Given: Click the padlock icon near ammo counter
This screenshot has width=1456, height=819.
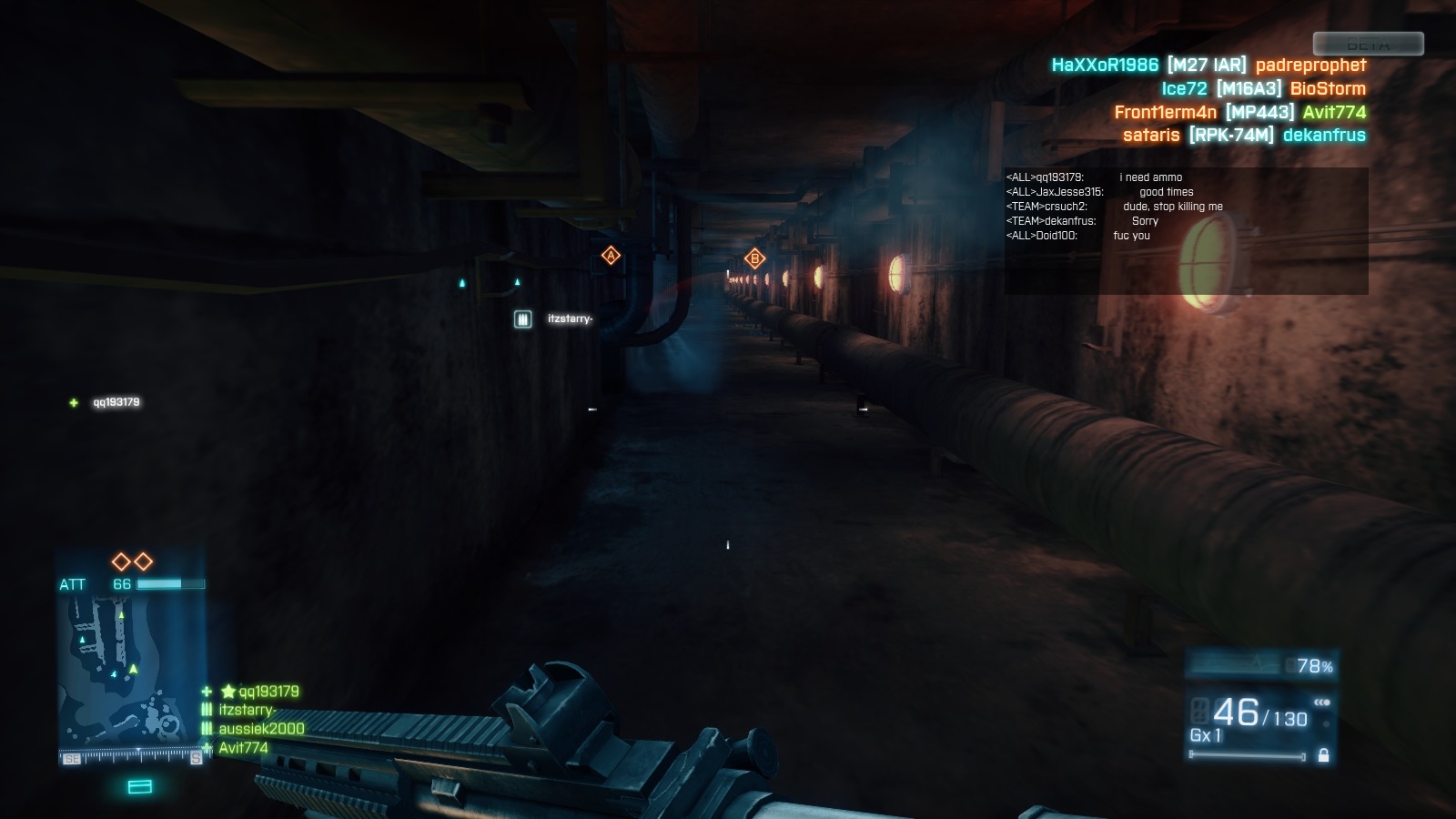Looking at the screenshot, I should click(x=1323, y=755).
